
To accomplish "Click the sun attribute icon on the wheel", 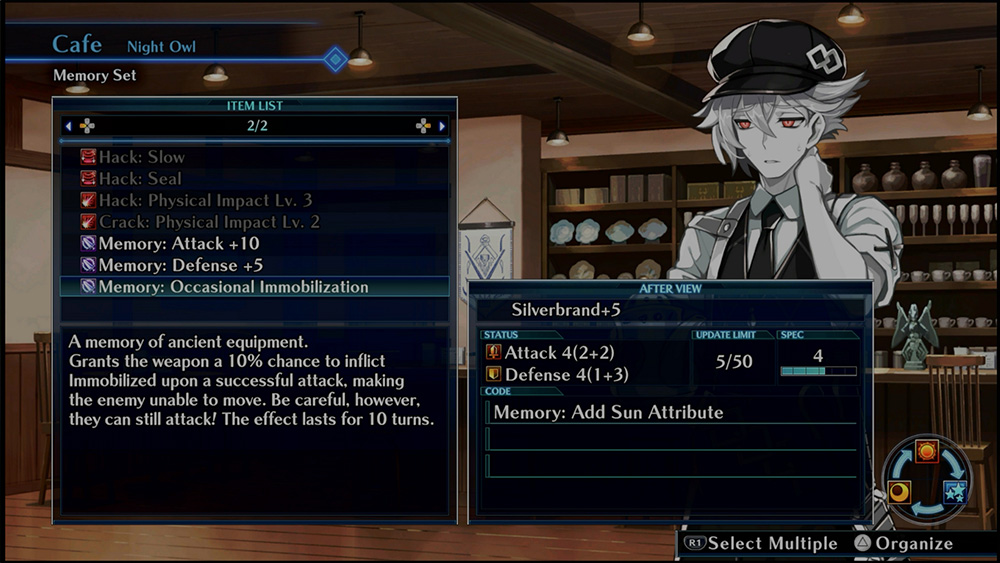I will coord(926,452).
